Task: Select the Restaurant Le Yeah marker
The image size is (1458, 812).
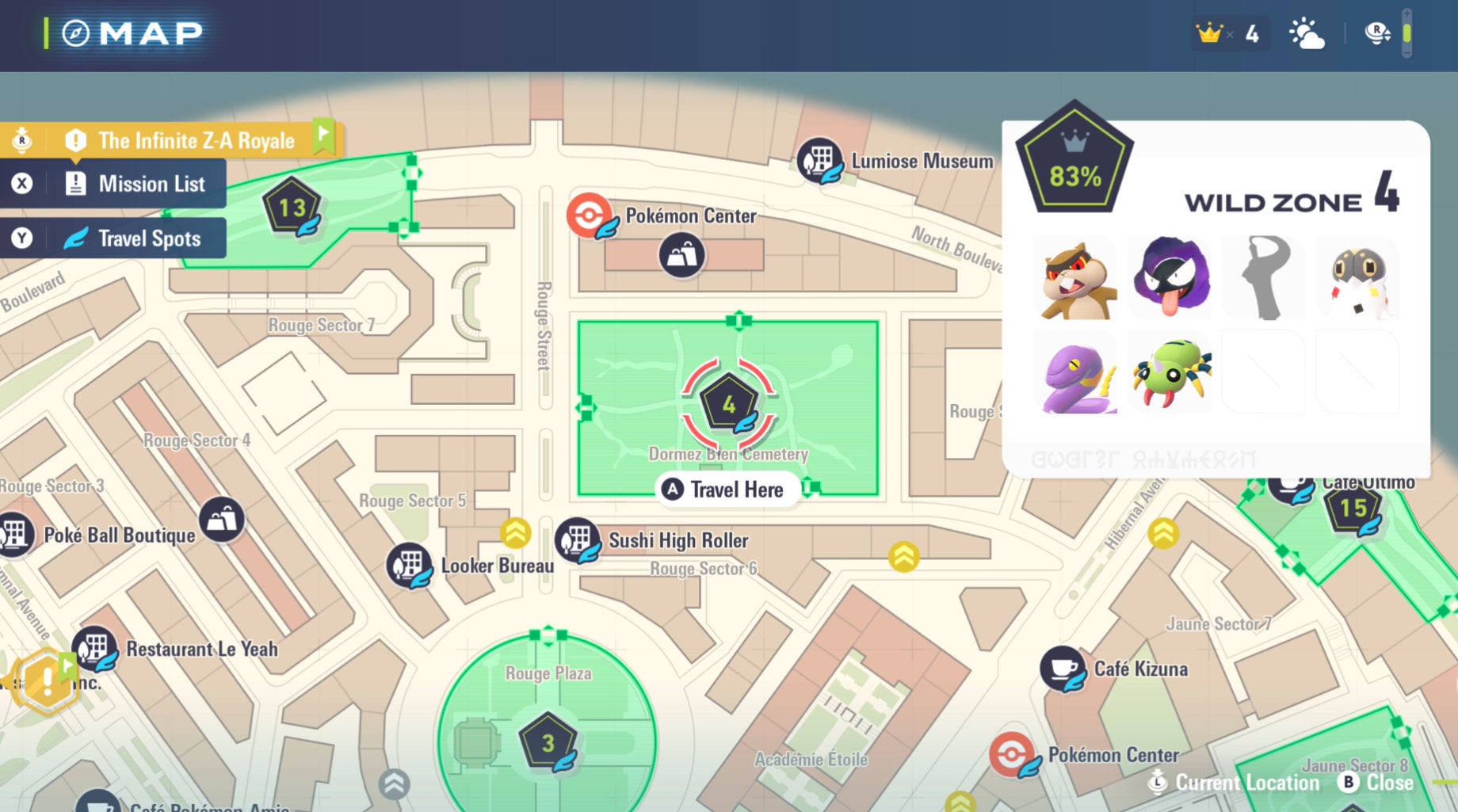Action: pos(95,649)
